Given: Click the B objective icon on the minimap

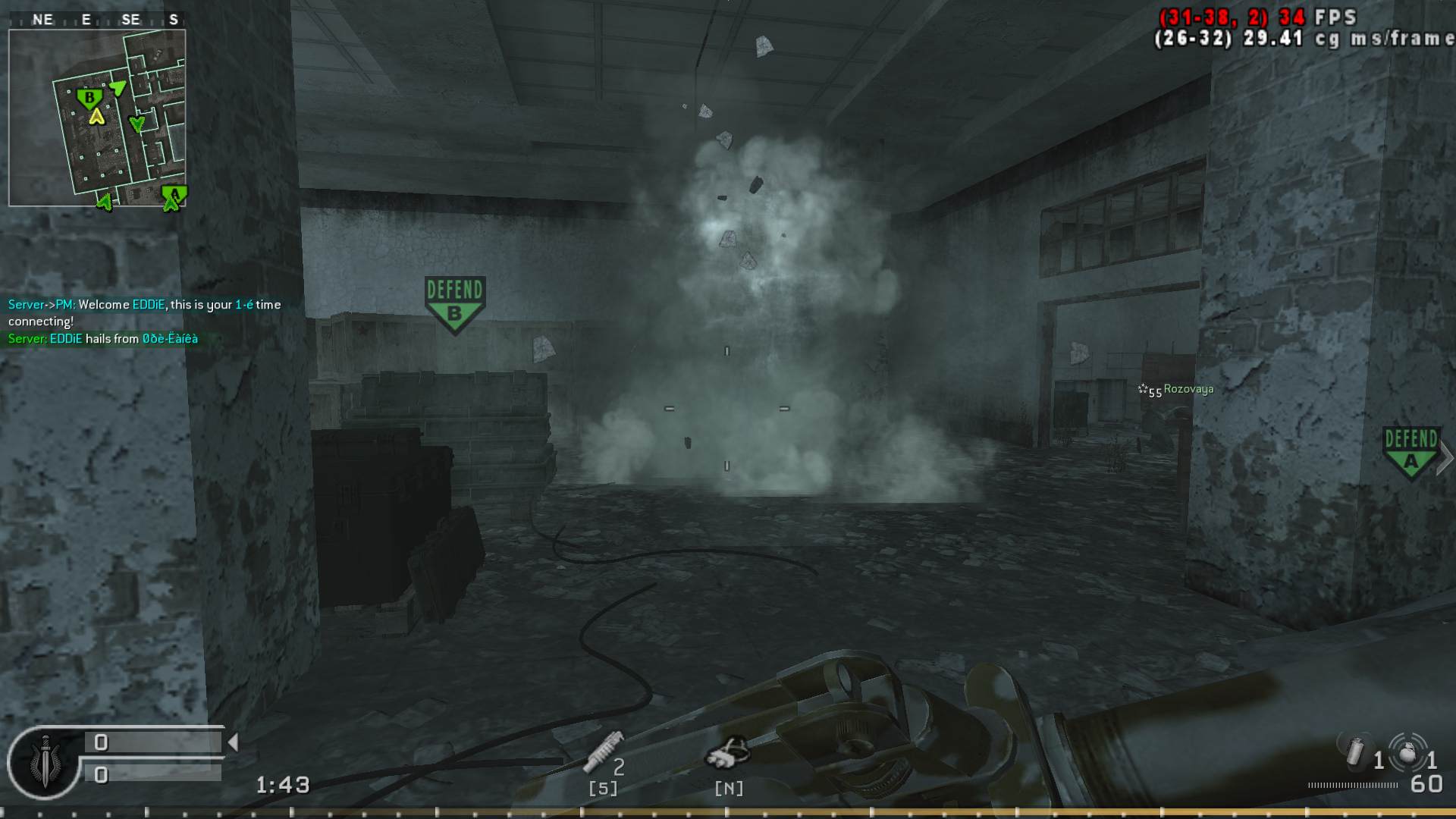Looking at the screenshot, I should (90, 98).
